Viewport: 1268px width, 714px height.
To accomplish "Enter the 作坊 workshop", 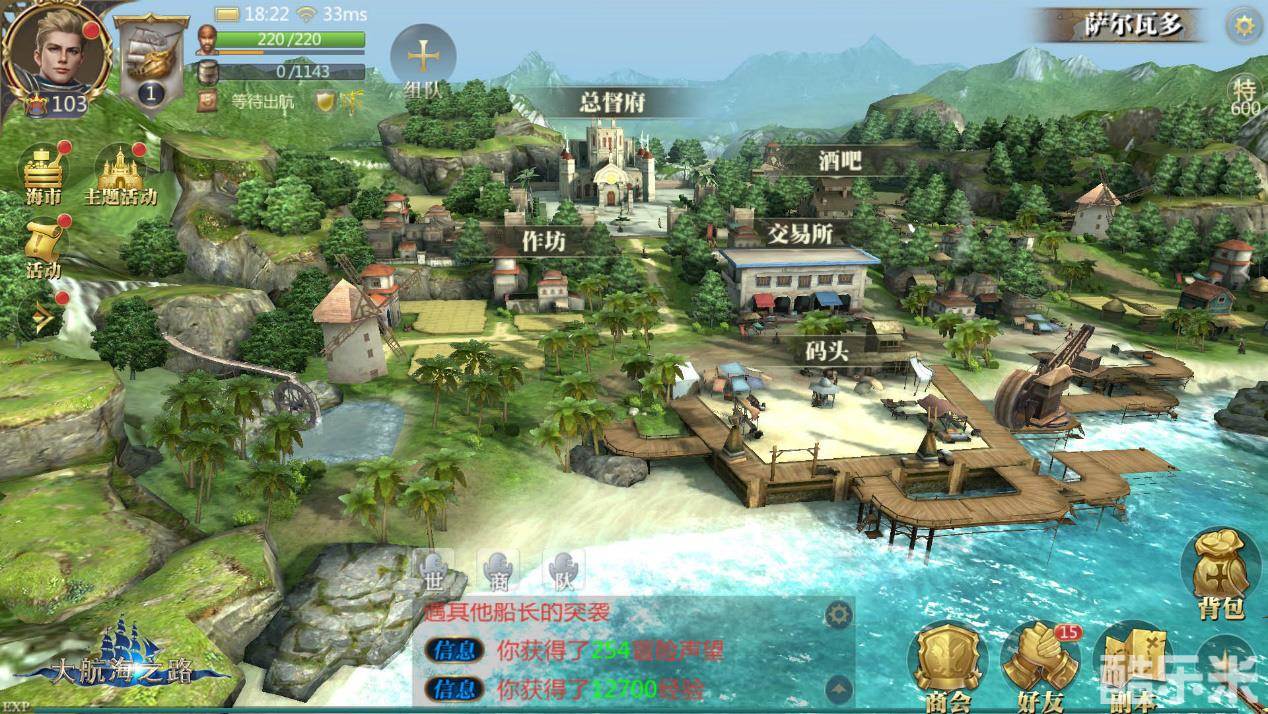I will coord(544,238).
